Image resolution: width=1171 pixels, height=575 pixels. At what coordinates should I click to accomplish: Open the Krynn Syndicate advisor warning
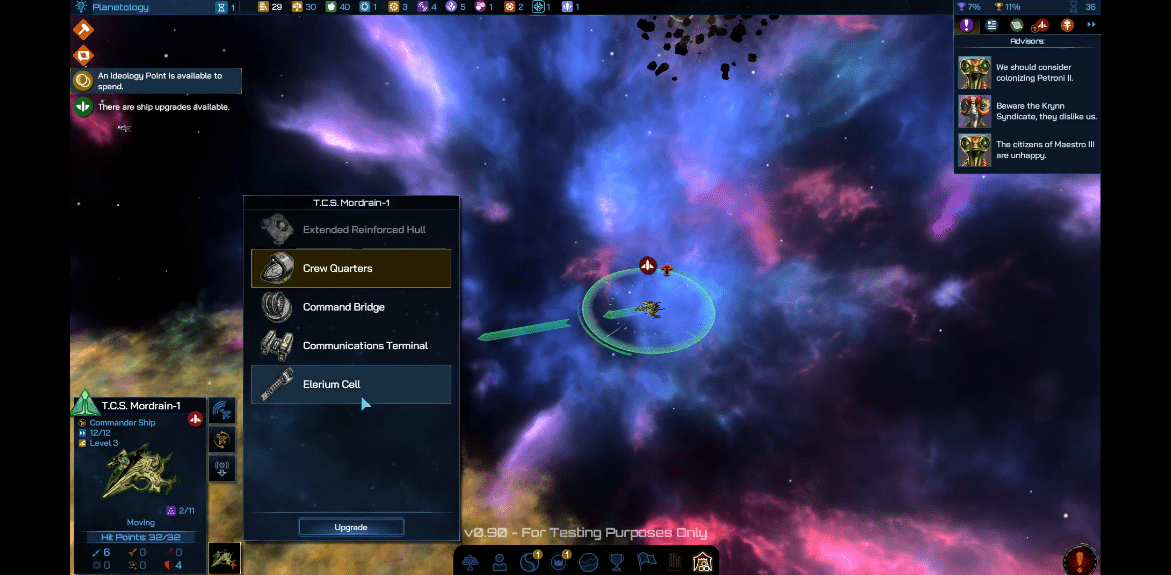1028,111
